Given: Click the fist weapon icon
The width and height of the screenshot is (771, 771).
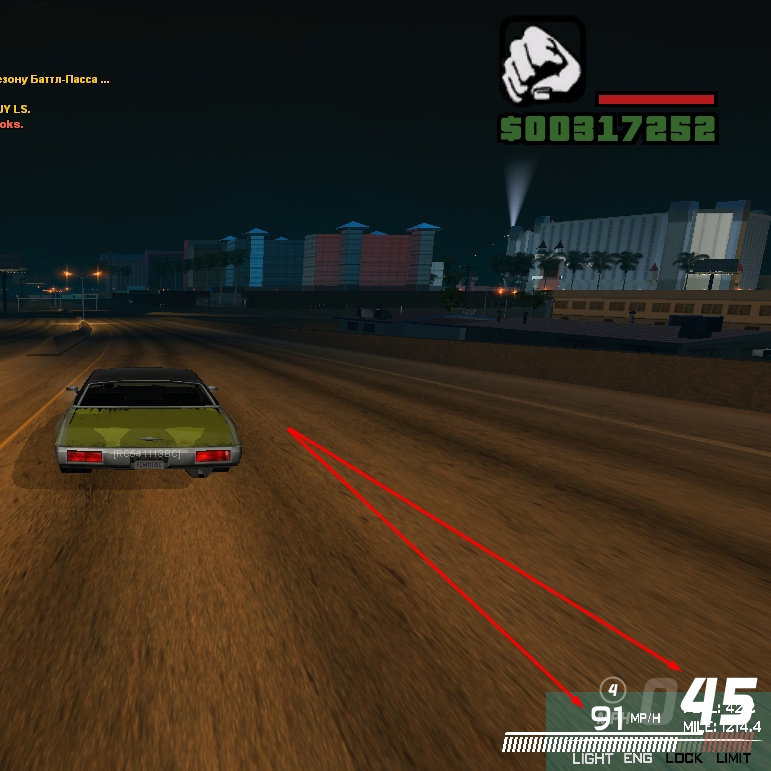Looking at the screenshot, I should (542, 60).
